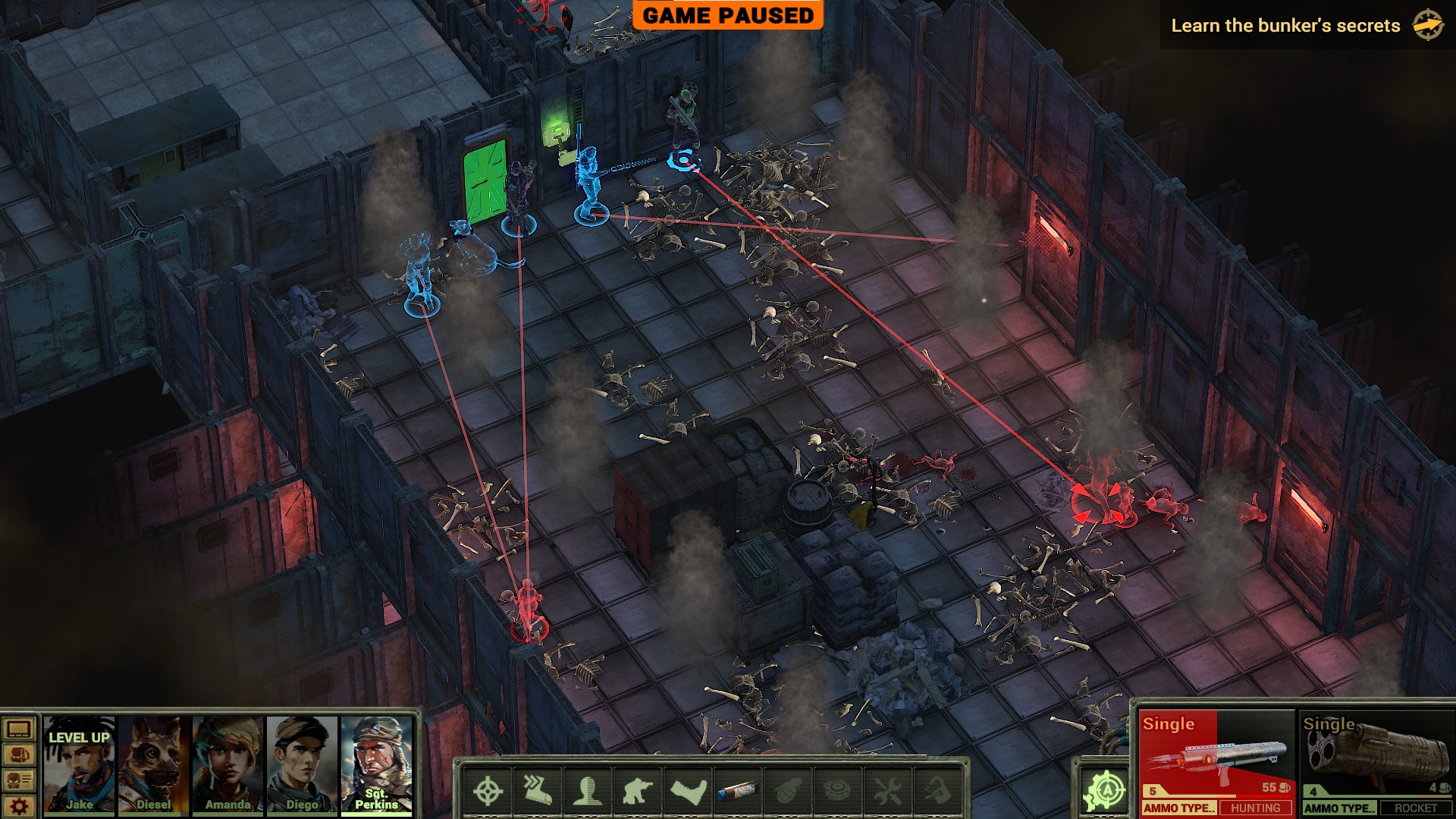Image resolution: width=1456 pixels, height=819 pixels.
Task: Select Jake's portrait with Level Up
Action: (x=79, y=764)
